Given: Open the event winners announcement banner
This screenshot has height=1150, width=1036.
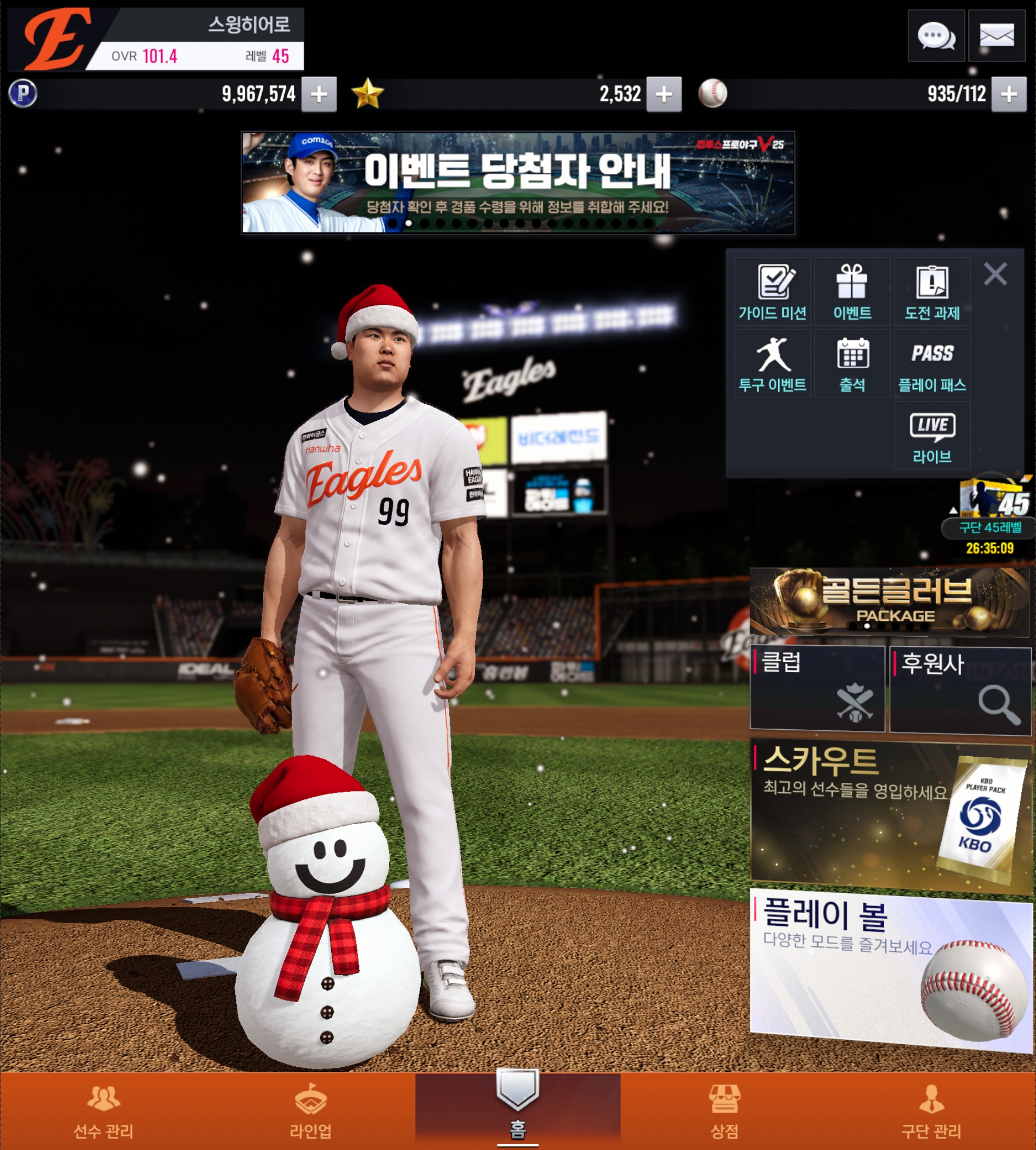Looking at the screenshot, I should coord(517,182).
